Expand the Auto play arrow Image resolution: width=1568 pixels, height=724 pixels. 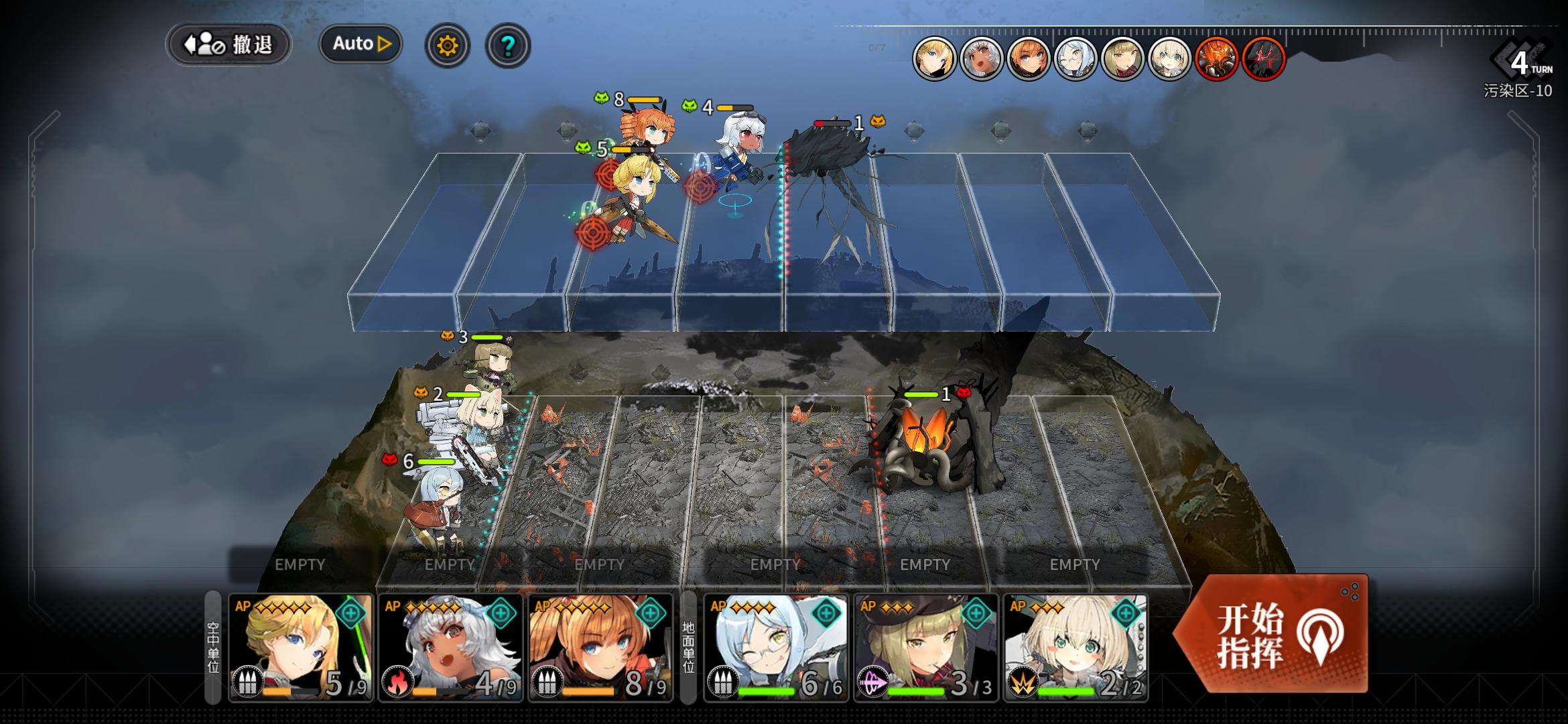click(383, 43)
